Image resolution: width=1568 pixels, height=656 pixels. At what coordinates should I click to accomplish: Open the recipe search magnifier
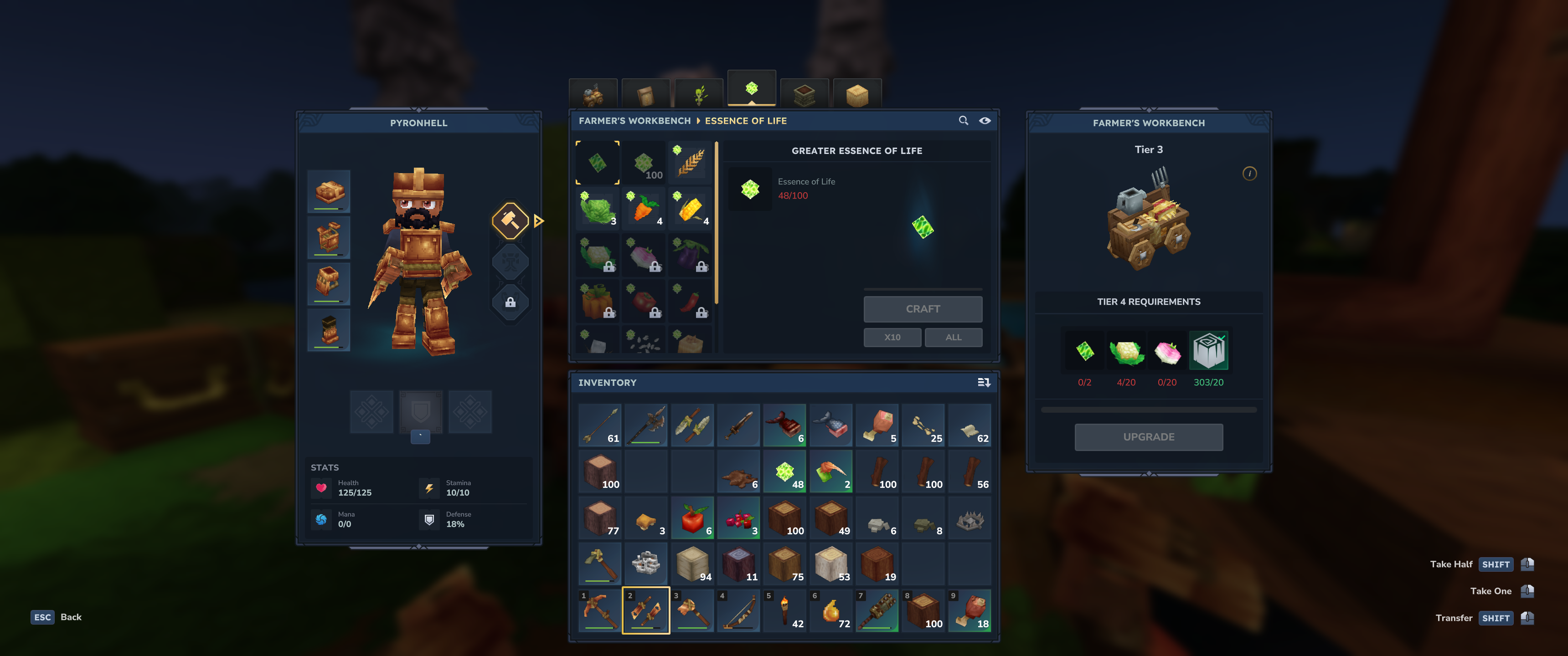(x=963, y=120)
